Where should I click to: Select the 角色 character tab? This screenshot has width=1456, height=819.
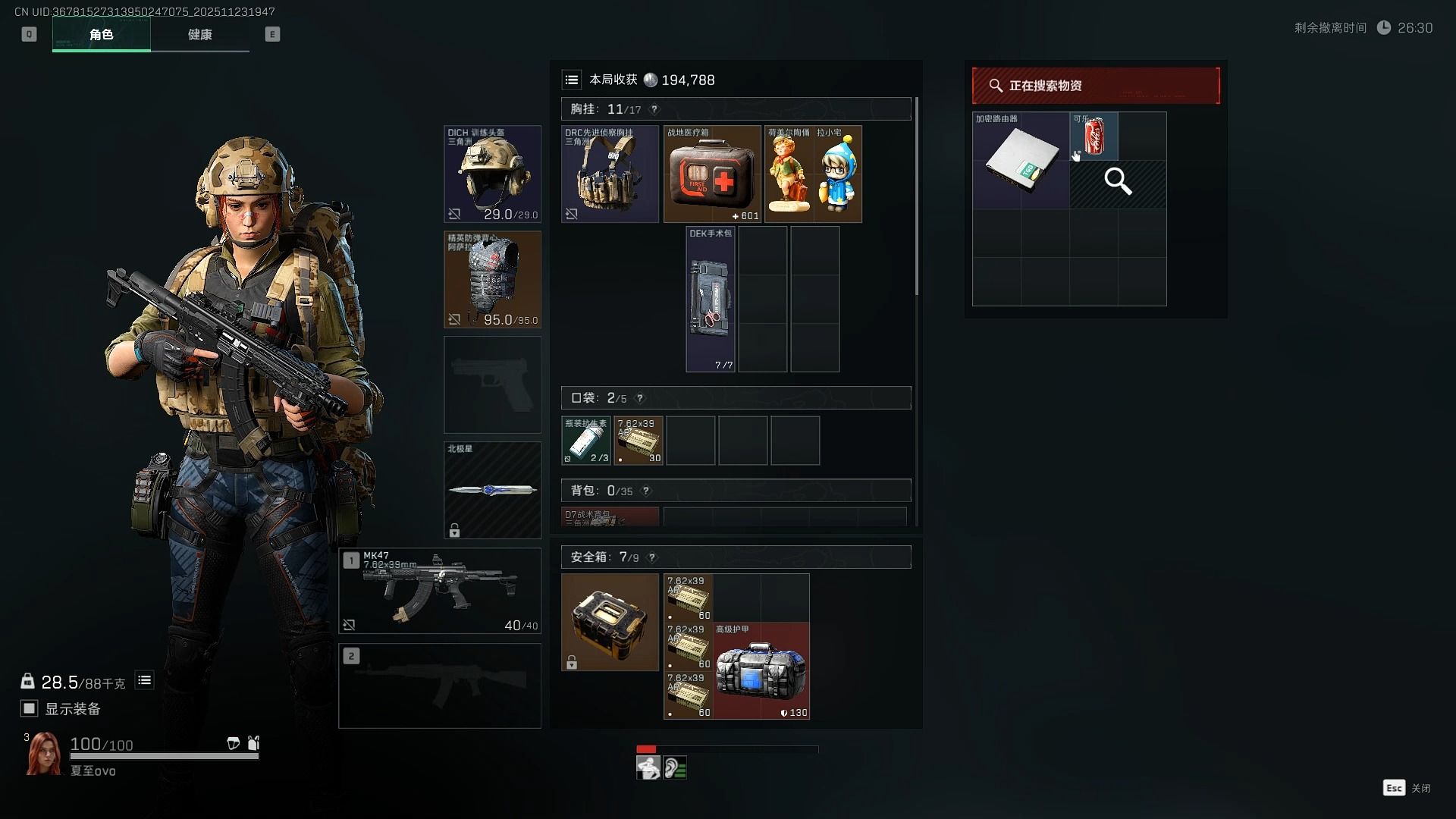tap(102, 35)
